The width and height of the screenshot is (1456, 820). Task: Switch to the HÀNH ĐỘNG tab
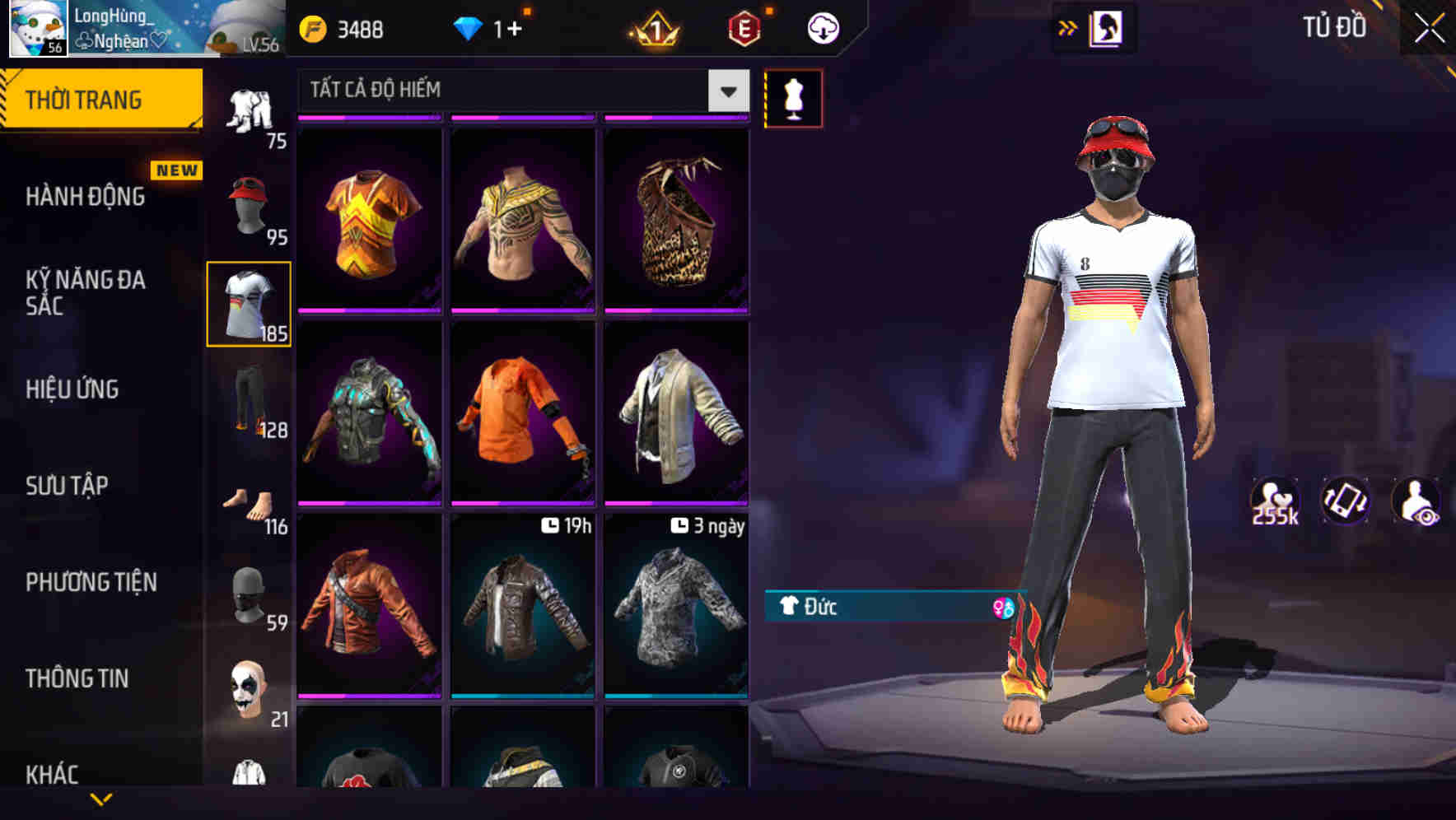(85, 196)
